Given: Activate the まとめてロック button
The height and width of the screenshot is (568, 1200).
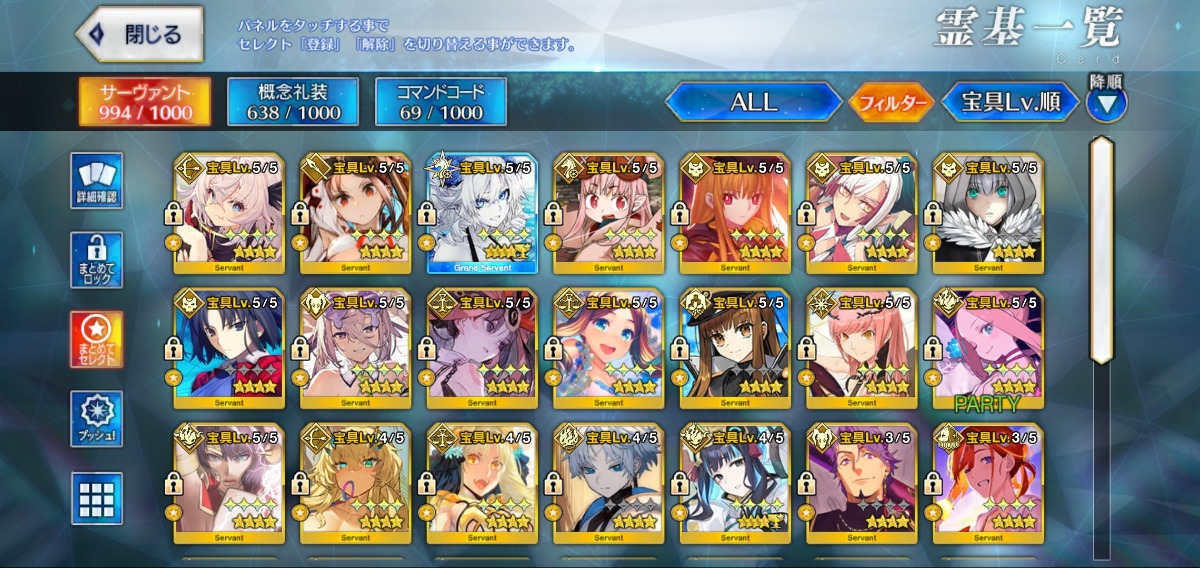Looking at the screenshot, I should point(97,261).
